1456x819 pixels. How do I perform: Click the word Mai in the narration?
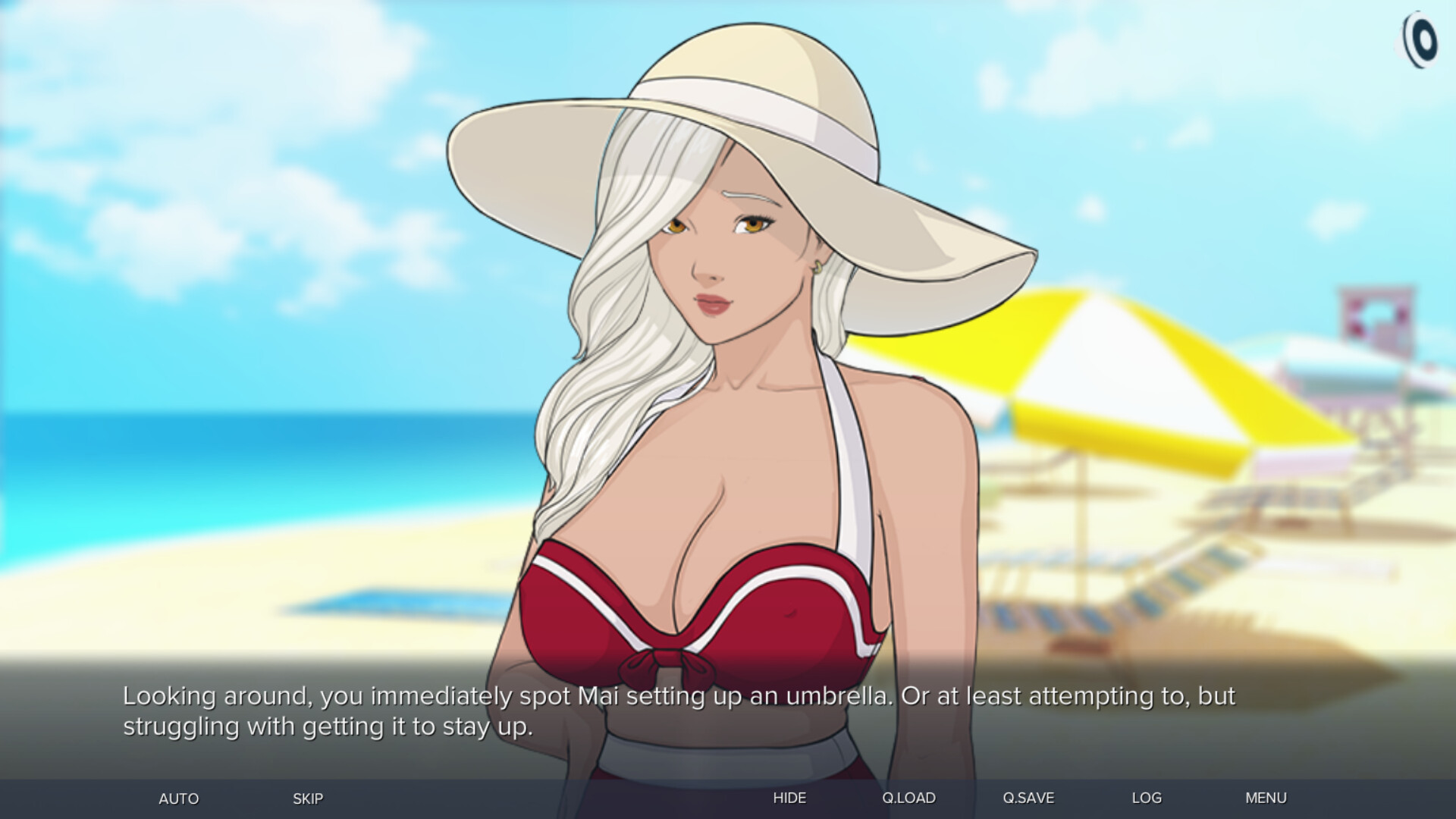600,695
